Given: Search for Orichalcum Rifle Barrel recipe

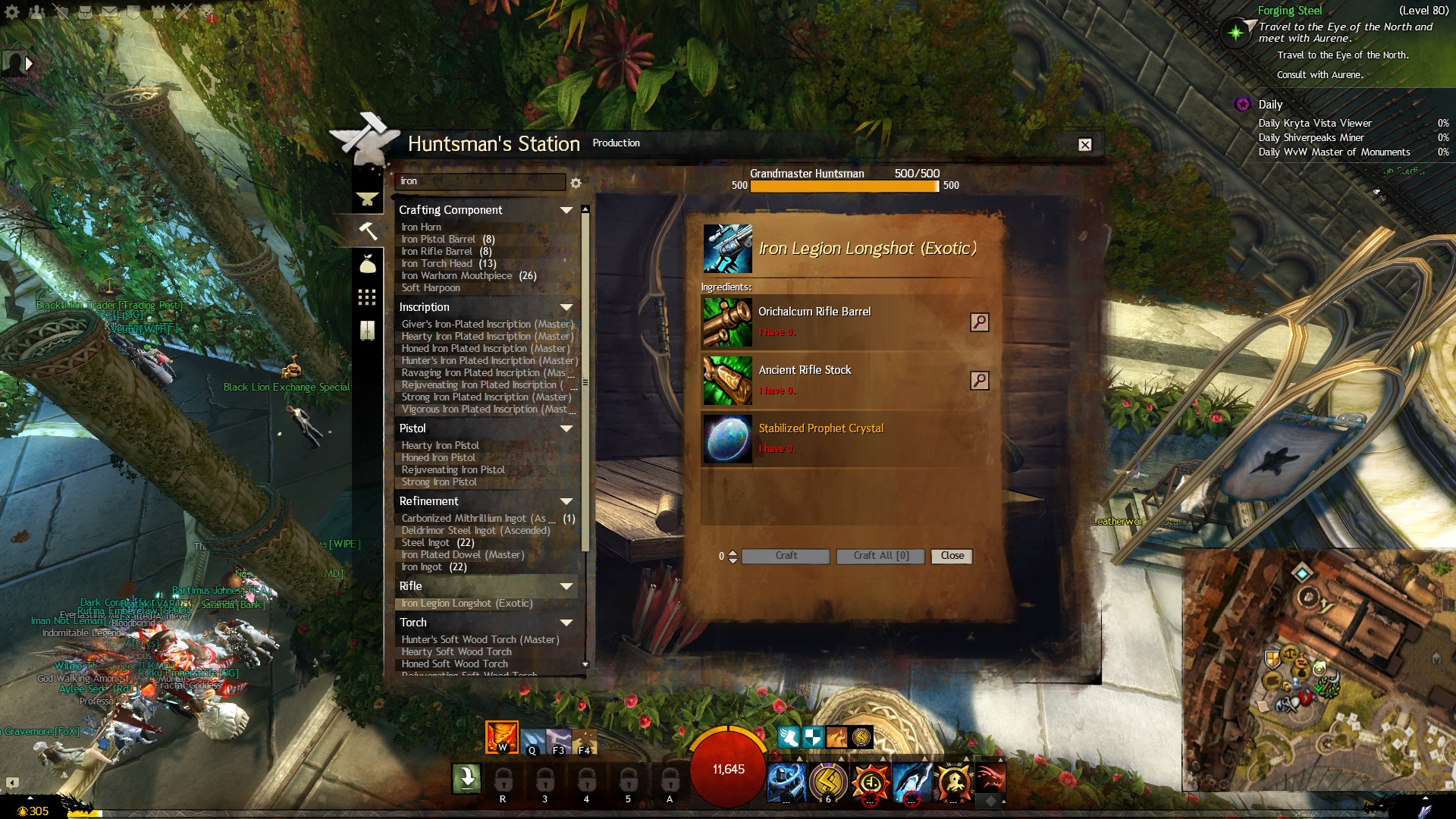Looking at the screenshot, I should [x=979, y=322].
